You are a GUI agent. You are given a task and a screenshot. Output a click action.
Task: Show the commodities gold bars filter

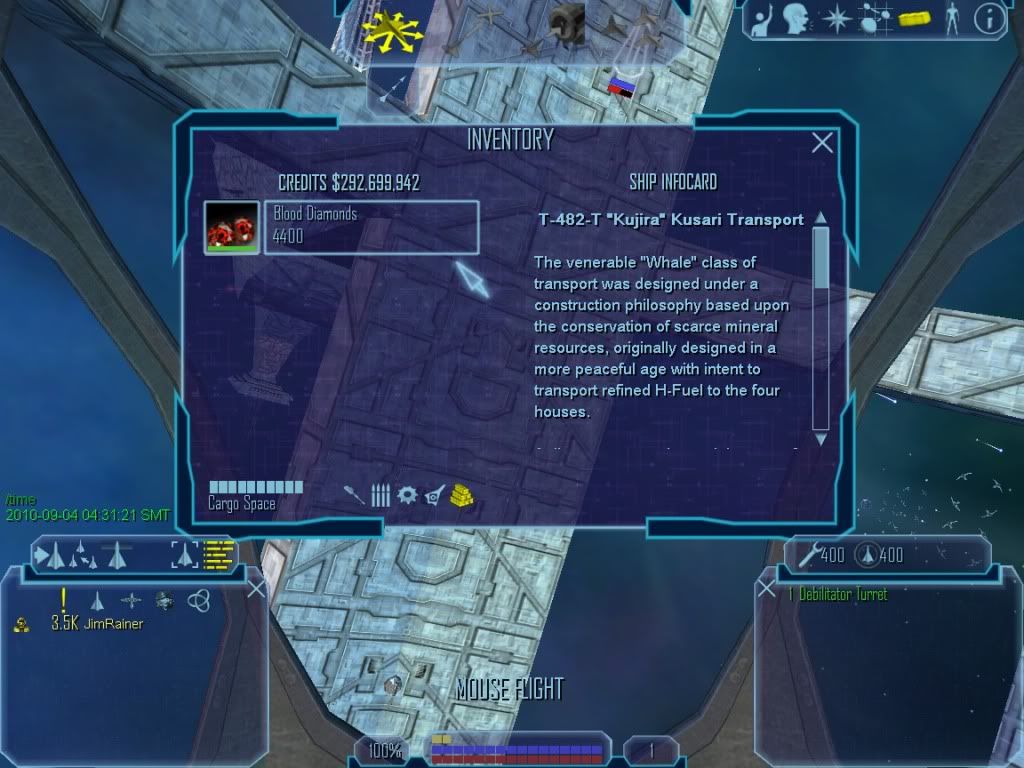[x=462, y=495]
